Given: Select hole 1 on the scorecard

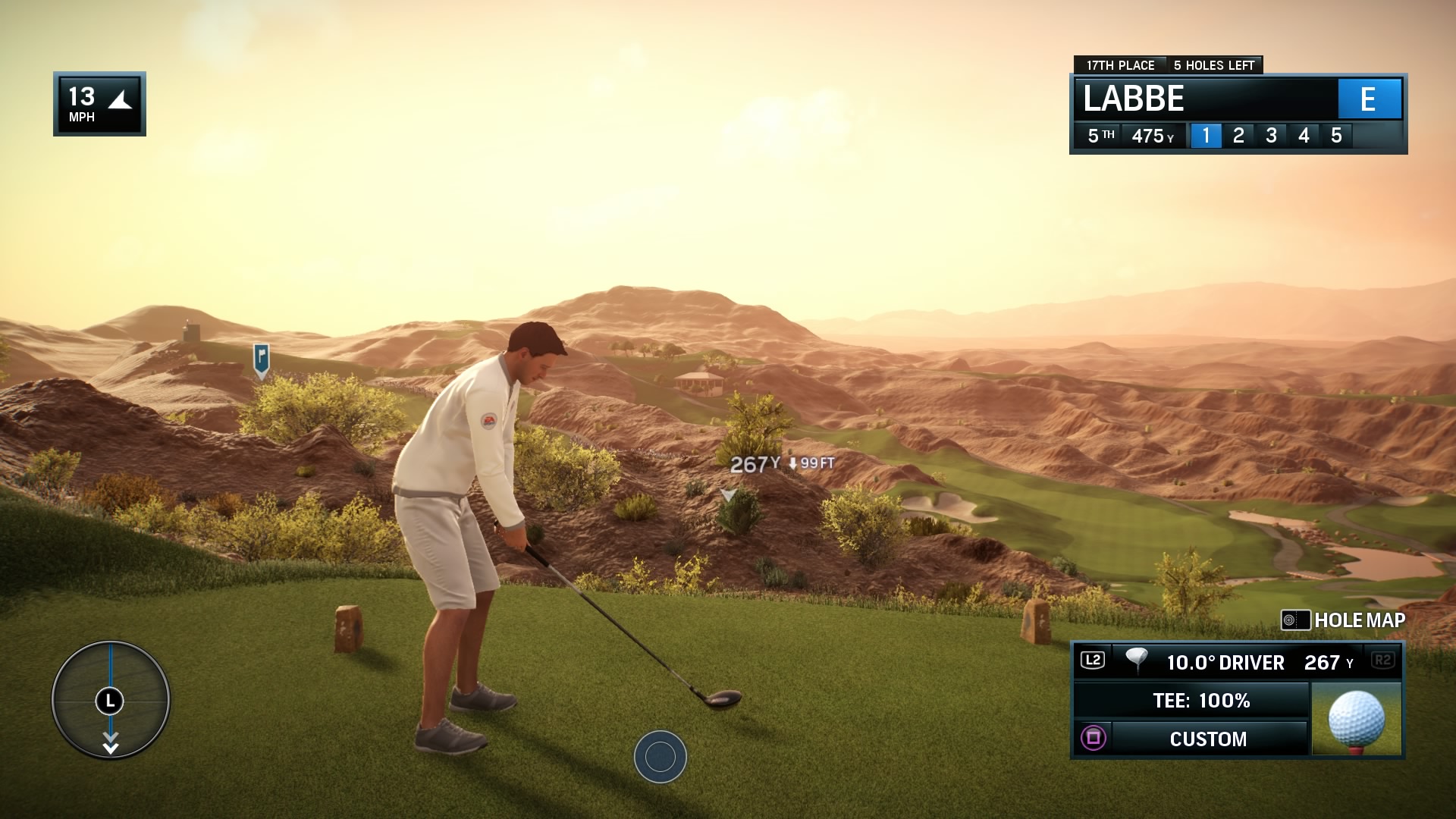Looking at the screenshot, I should 1206,135.
